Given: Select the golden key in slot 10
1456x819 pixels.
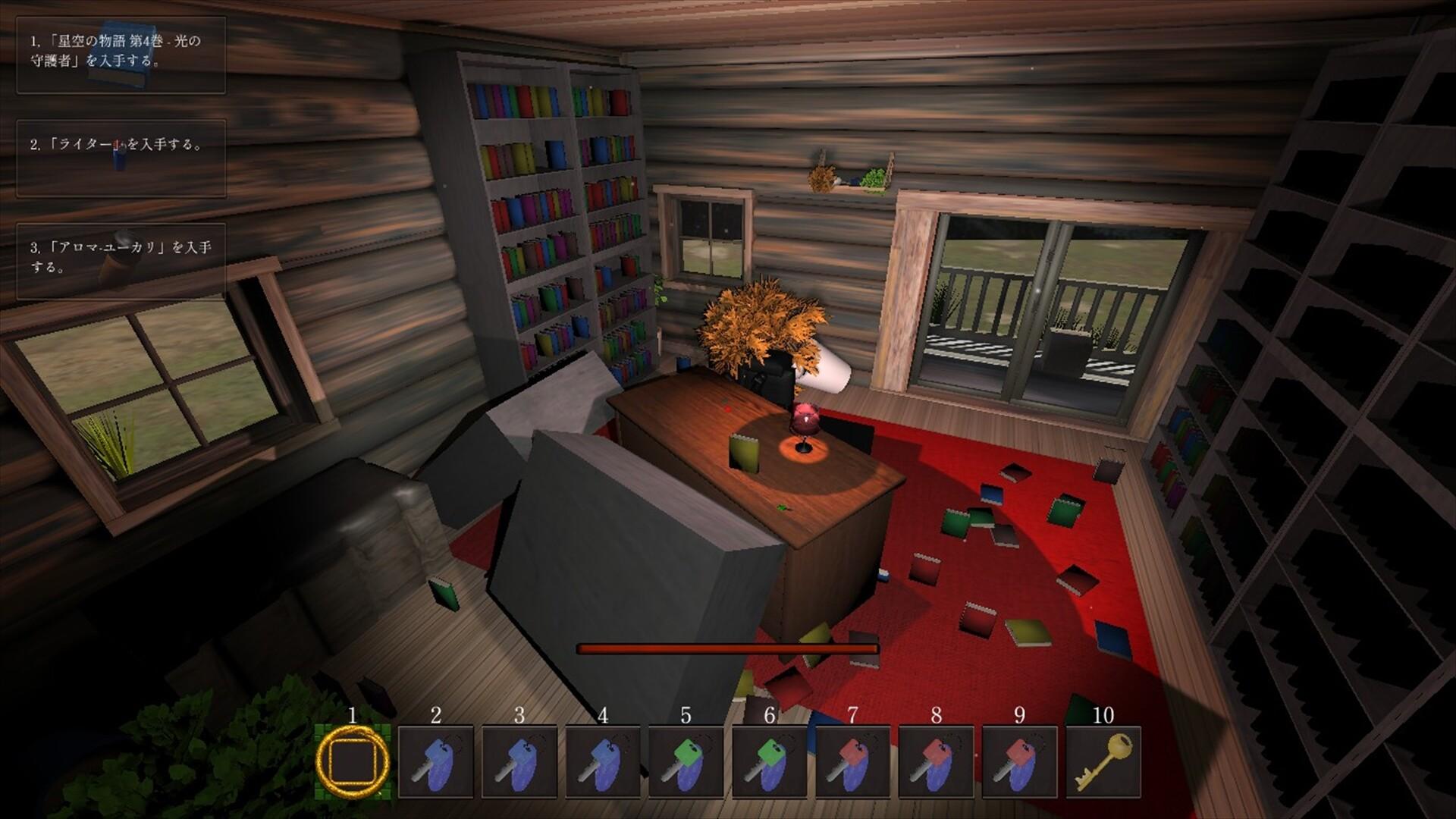Looking at the screenshot, I should [x=1103, y=761].
